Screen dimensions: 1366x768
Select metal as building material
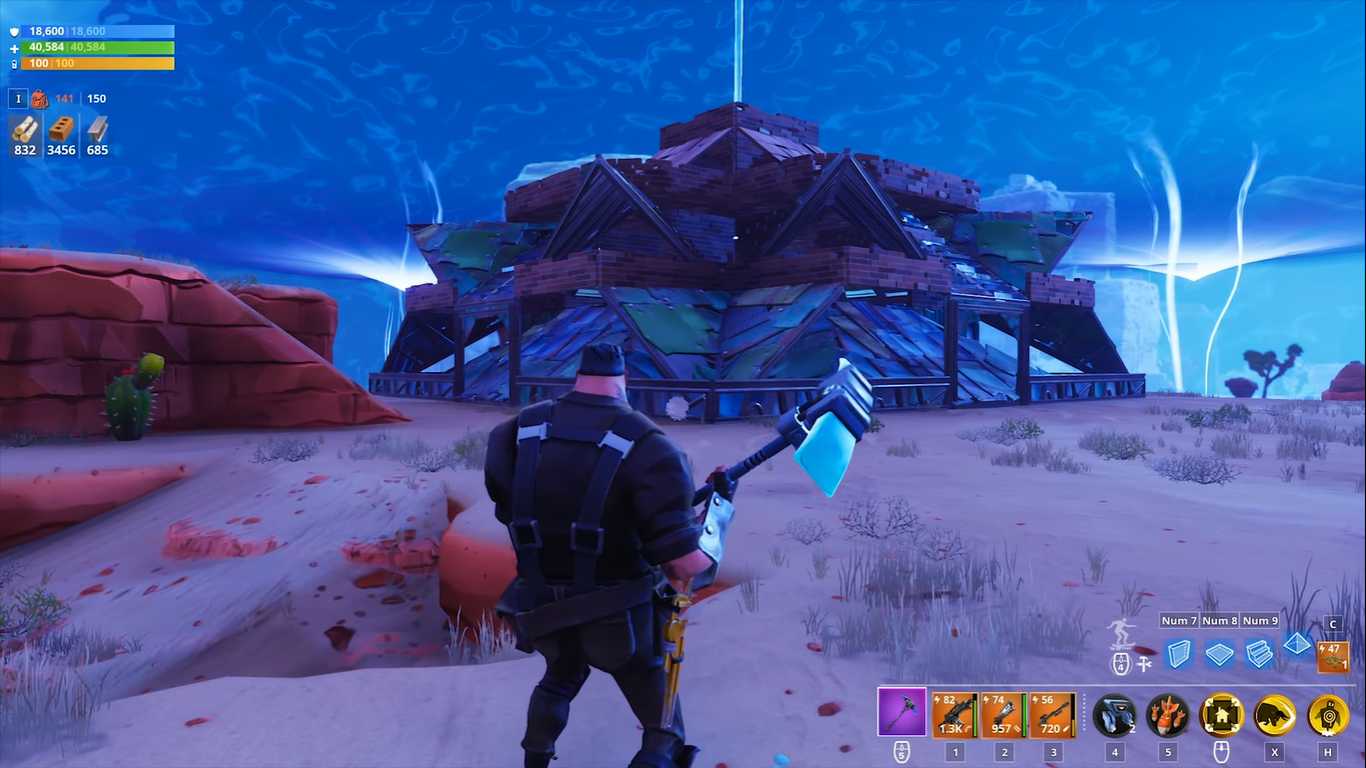[97, 130]
